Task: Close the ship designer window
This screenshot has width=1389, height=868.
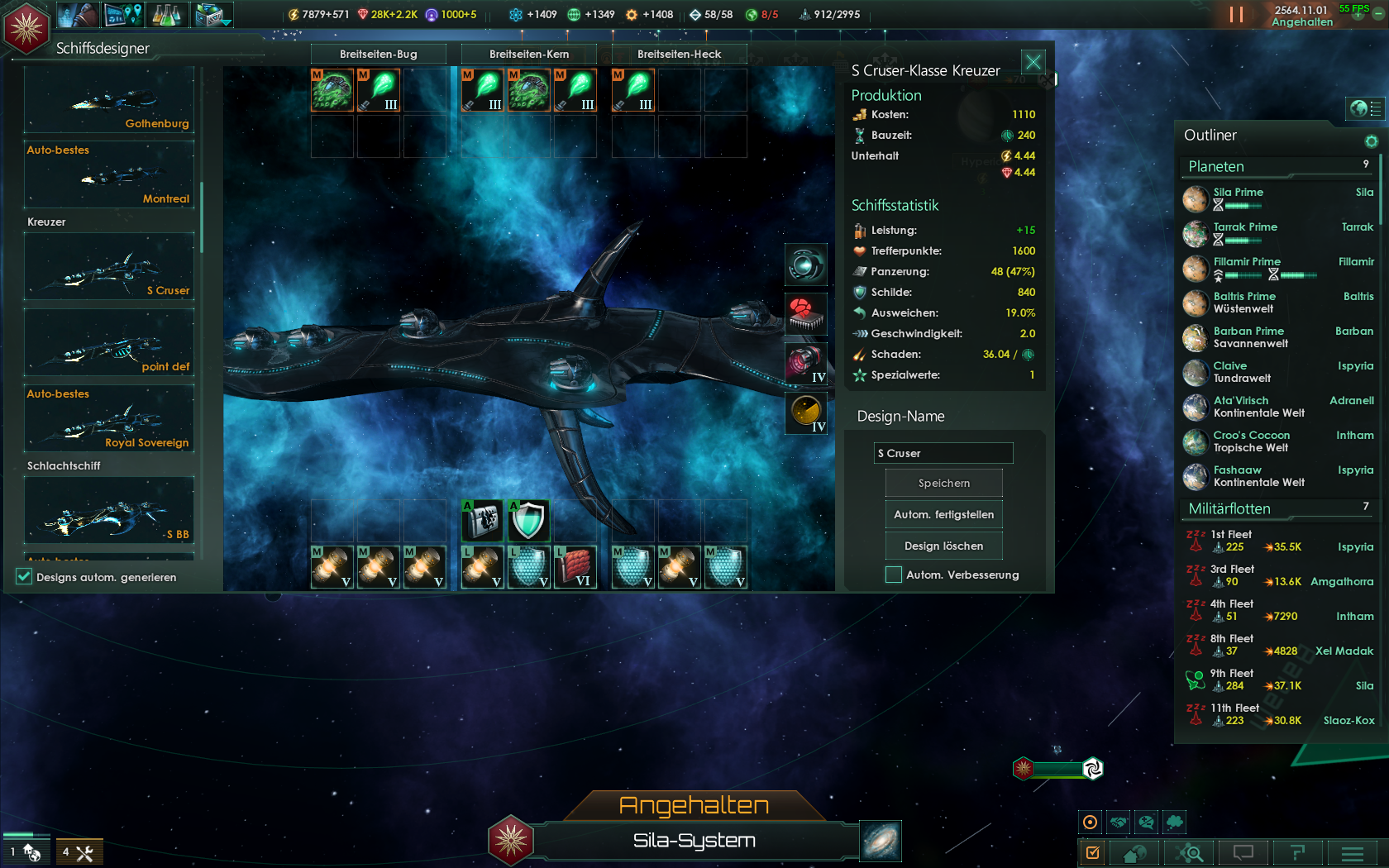Action: (1033, 62)
